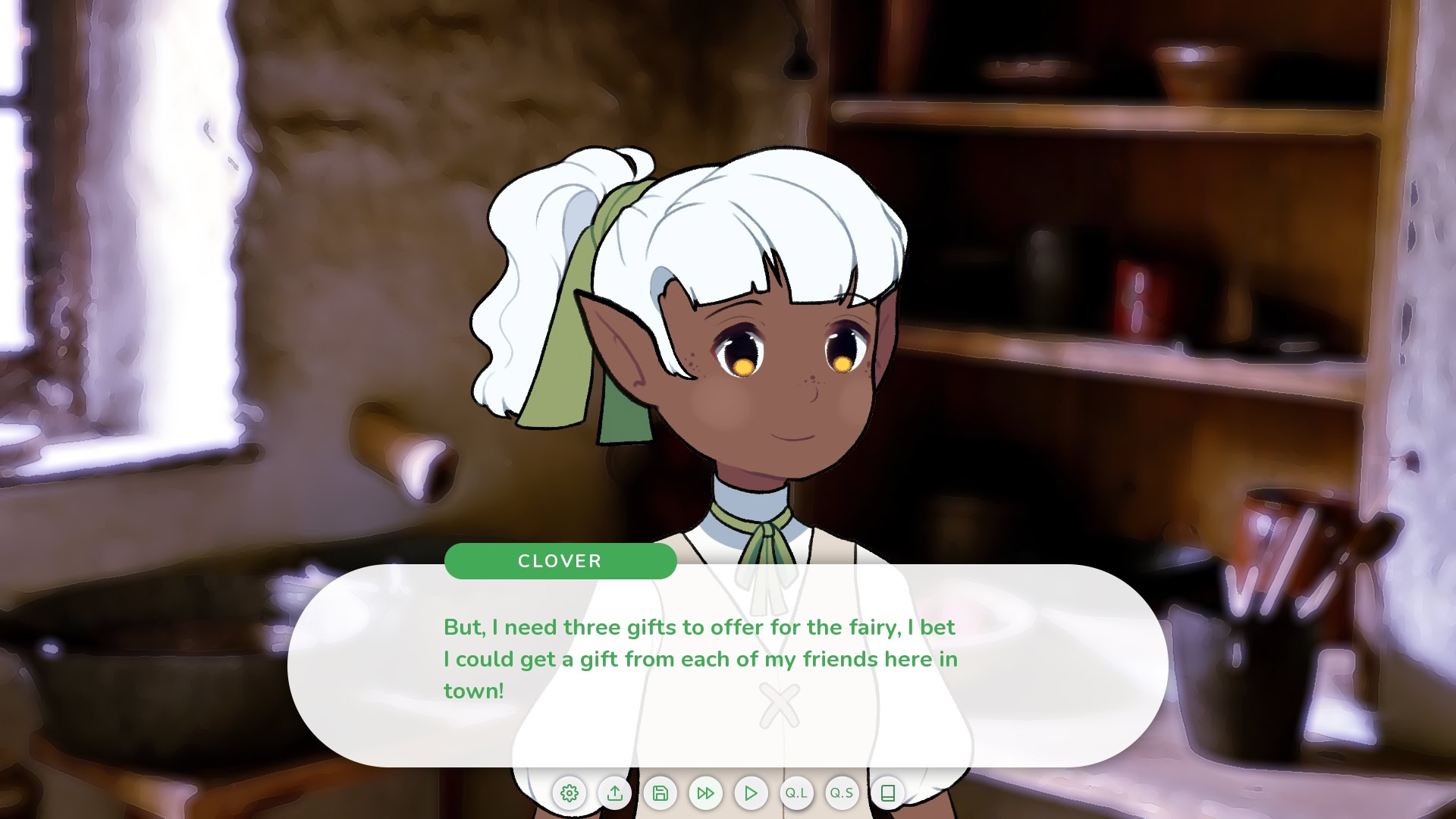Start auto-advance with the play triangle icon
This screenshot has width=1456, height=819.
click(752, 793)
